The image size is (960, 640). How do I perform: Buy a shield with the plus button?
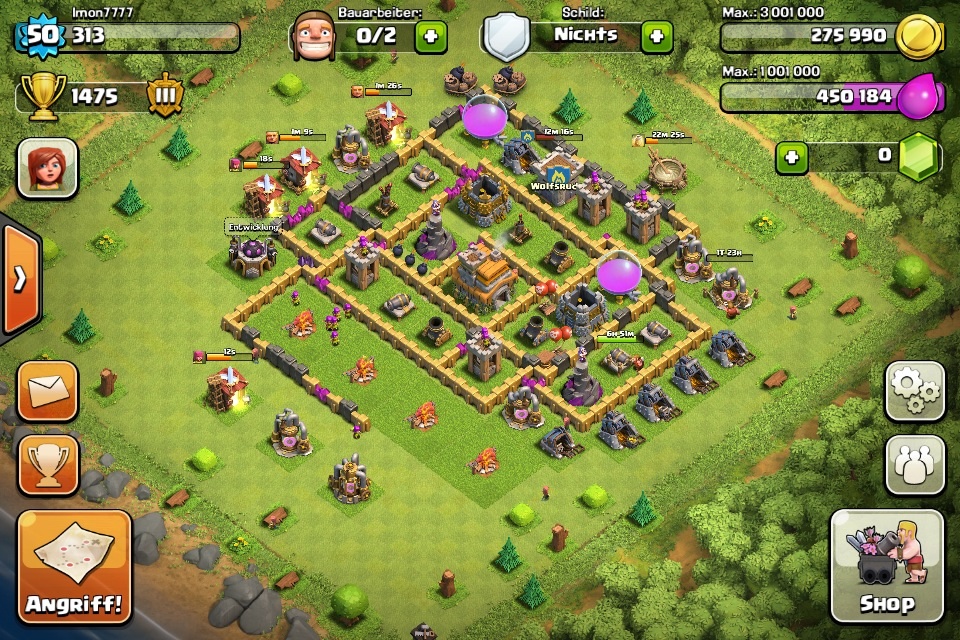click(656, 37)
